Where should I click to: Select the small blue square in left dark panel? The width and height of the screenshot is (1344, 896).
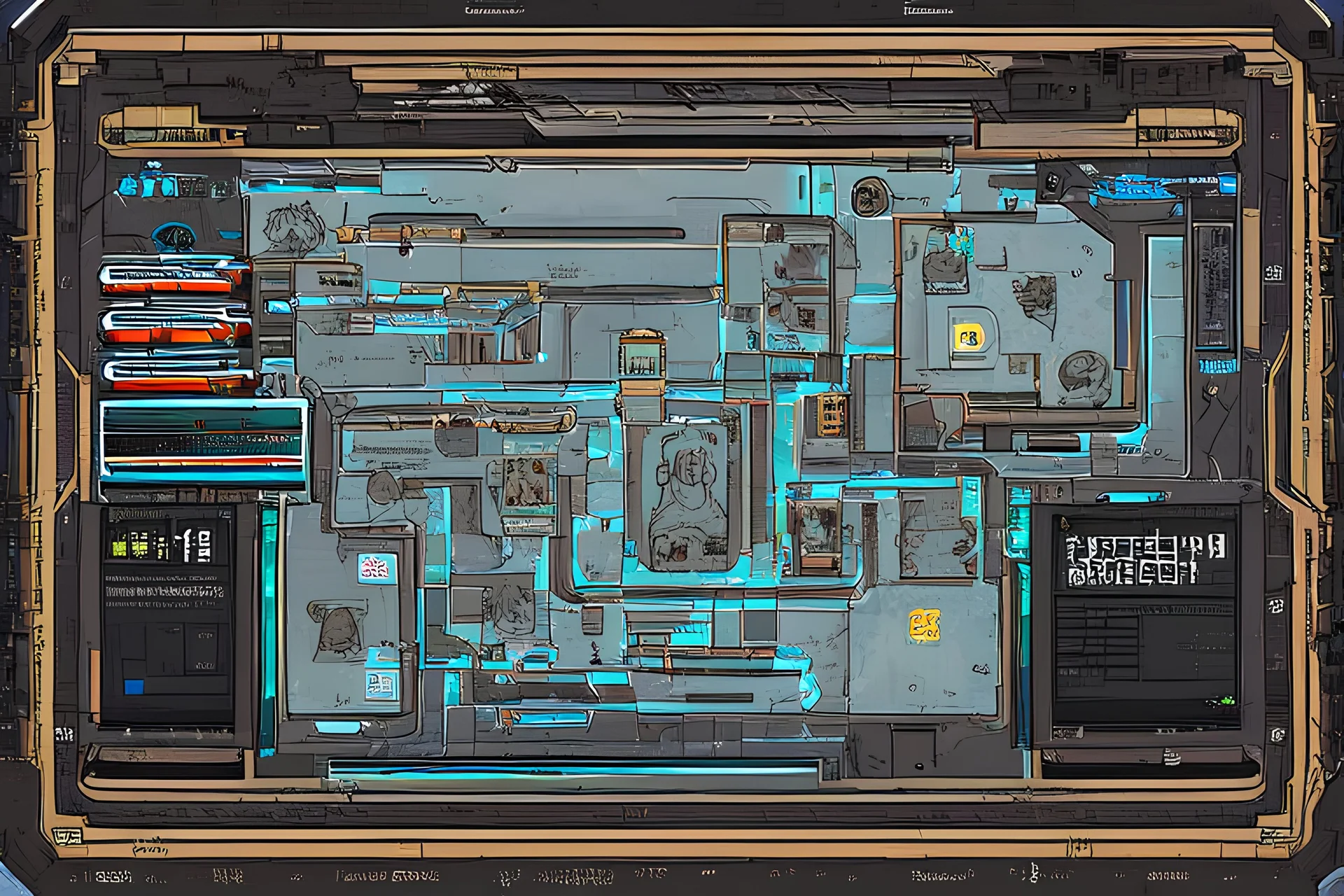pyautogui.click(x=133, y=687)
